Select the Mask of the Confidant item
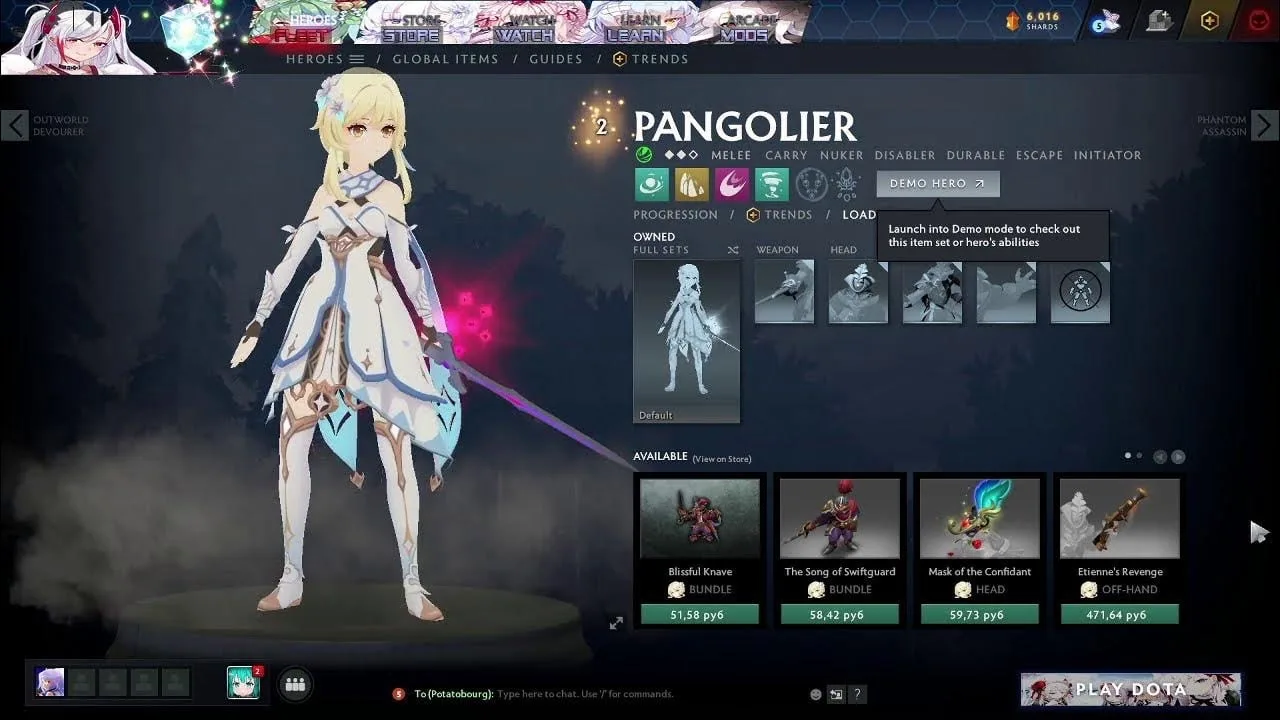The image size is (1280, 720). coord(980,520)
